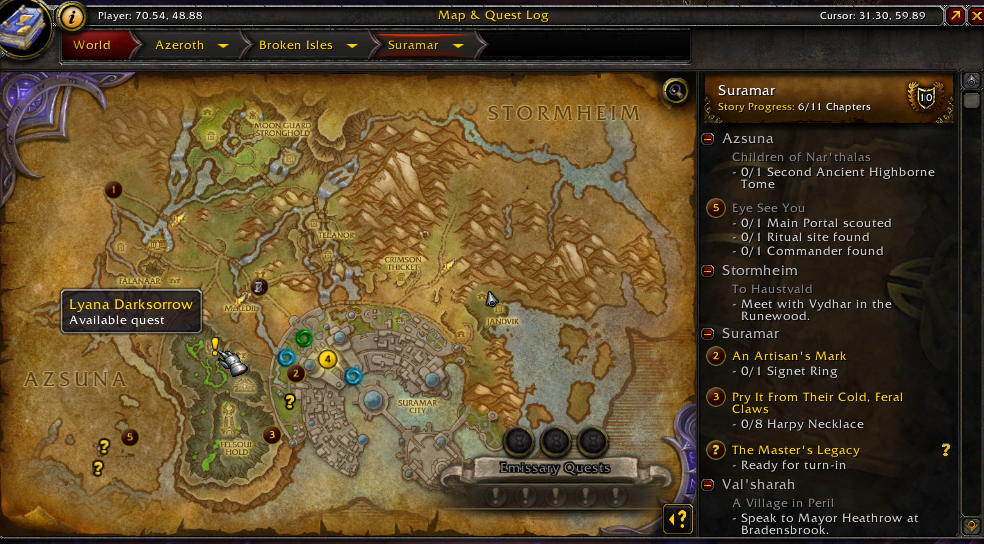Viewport: 984px width, 544px height.
Task: Toggle the quest log panel arrow button
Action: coord(679,518)
